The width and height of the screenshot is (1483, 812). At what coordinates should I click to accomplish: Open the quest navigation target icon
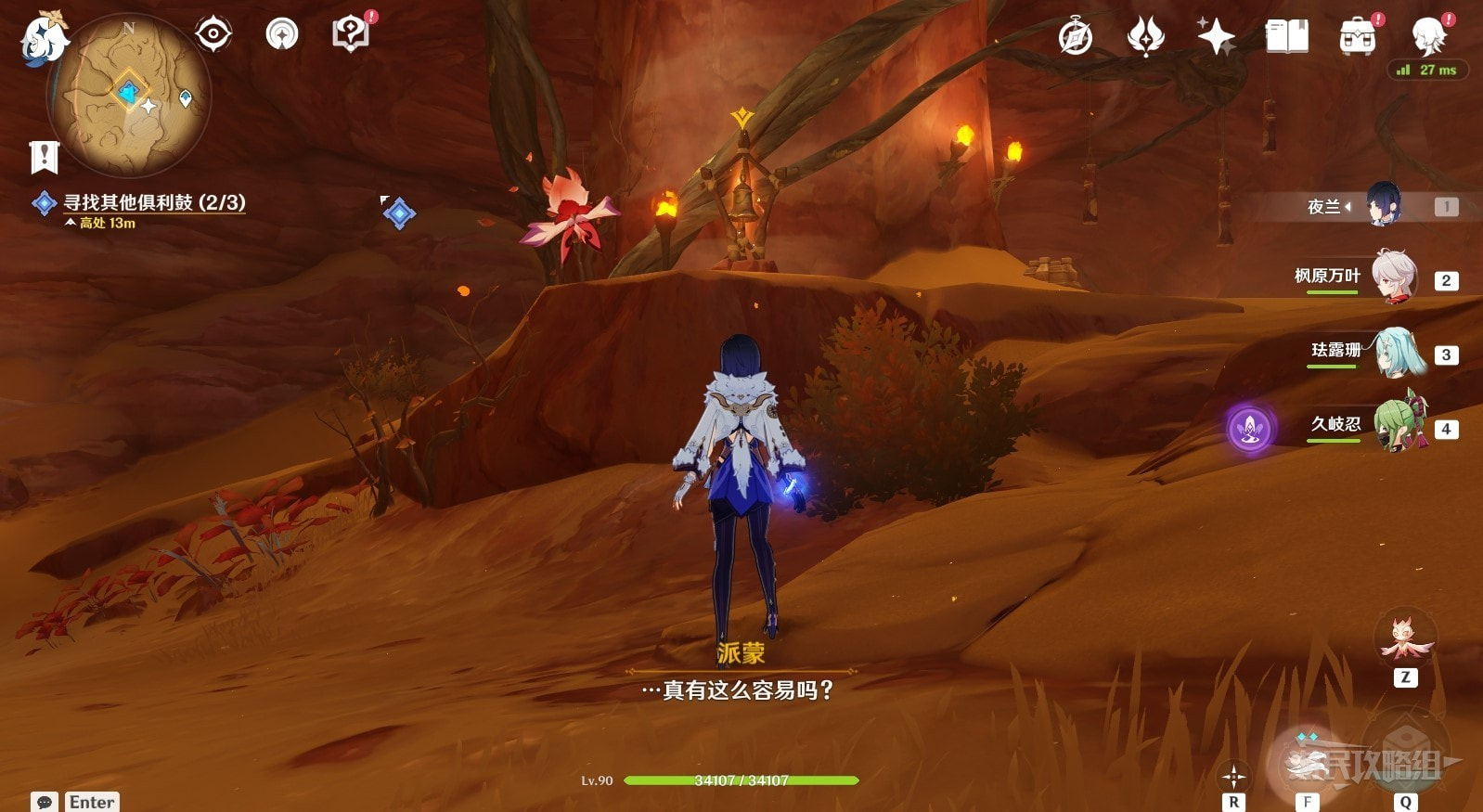213,35
